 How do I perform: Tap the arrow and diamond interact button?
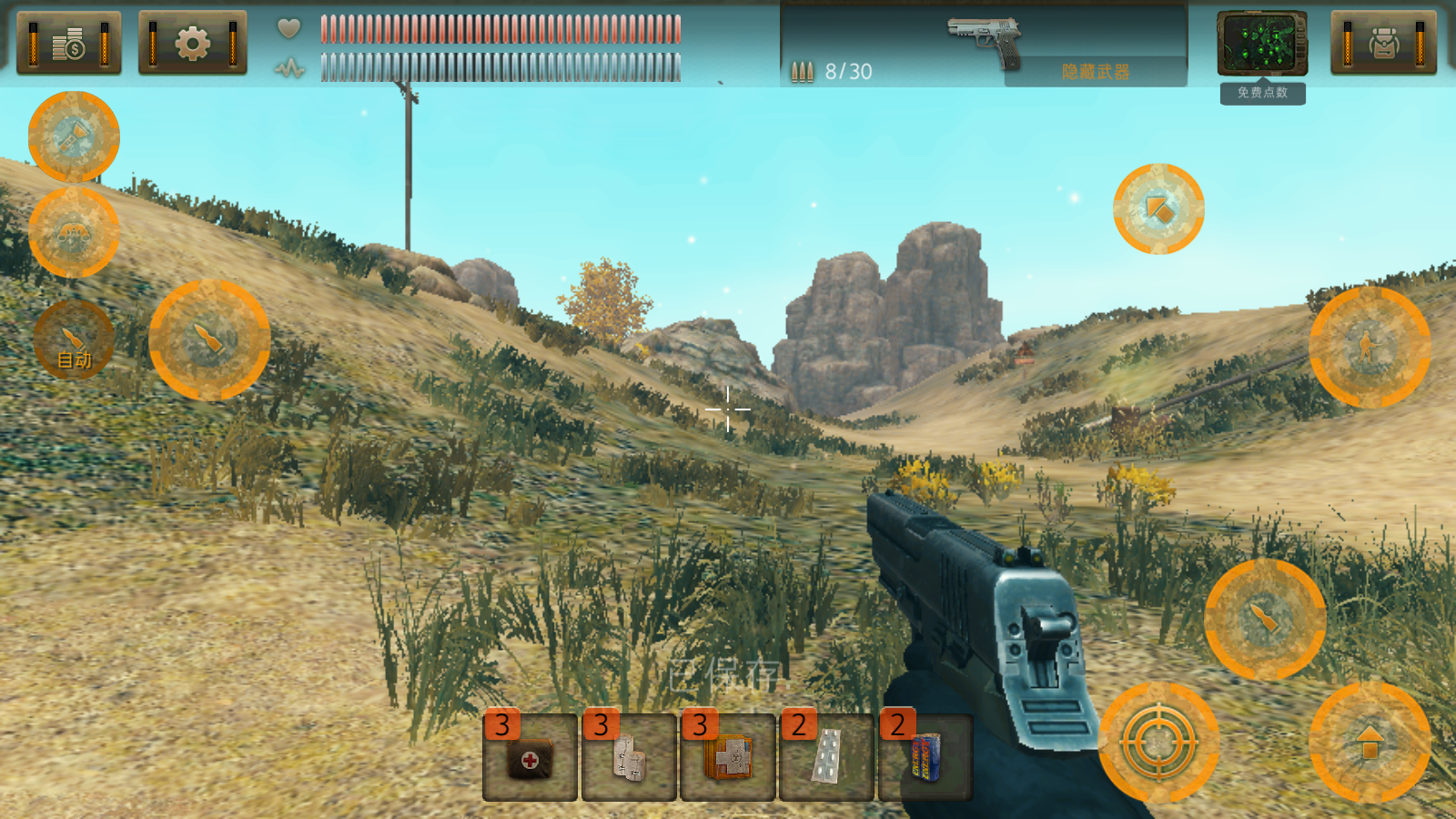pyautogui.click(x=1158, y=209)
